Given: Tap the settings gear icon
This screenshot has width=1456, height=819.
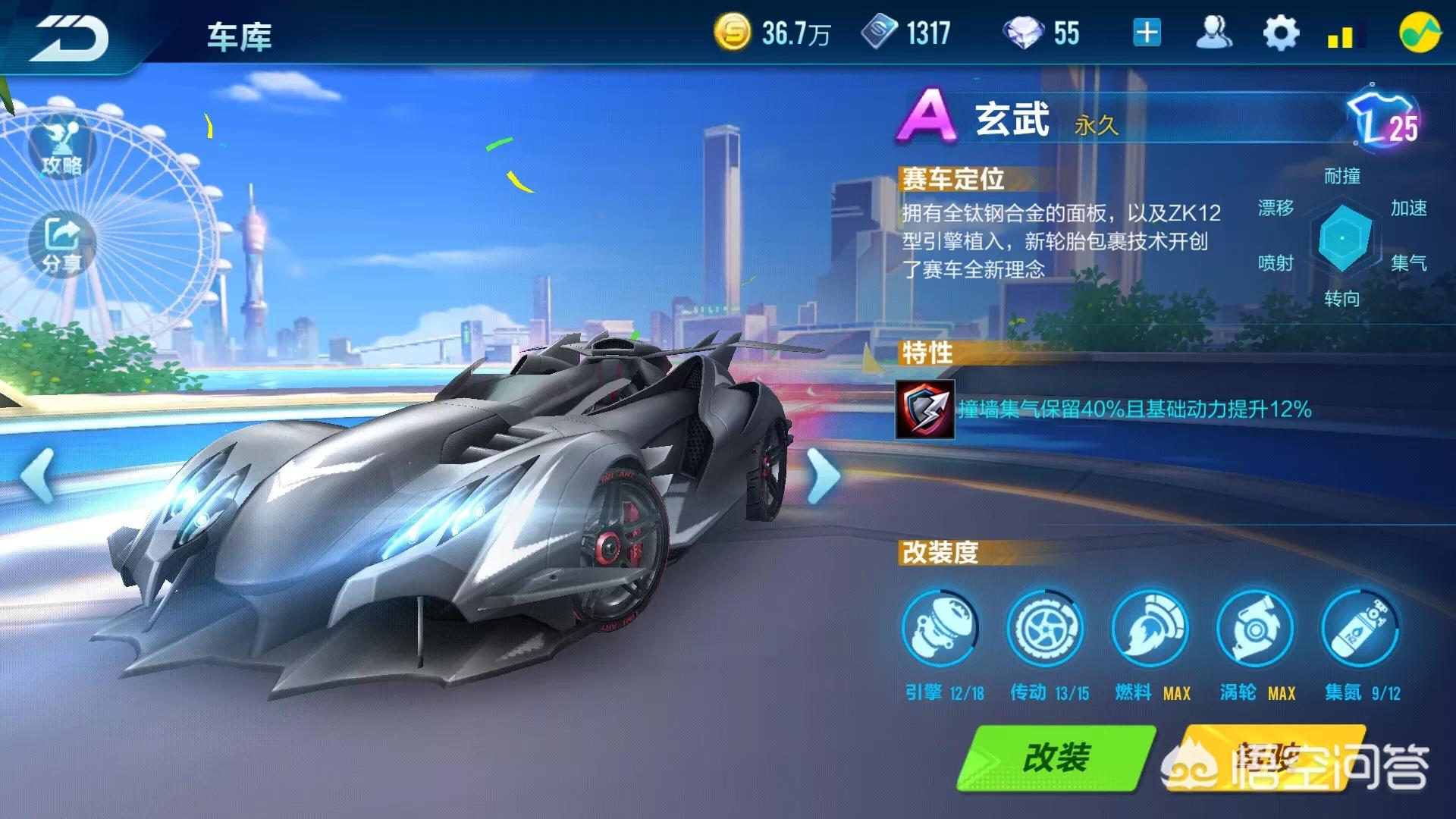Looking at the screenshot, I should tap(1281, 32).
